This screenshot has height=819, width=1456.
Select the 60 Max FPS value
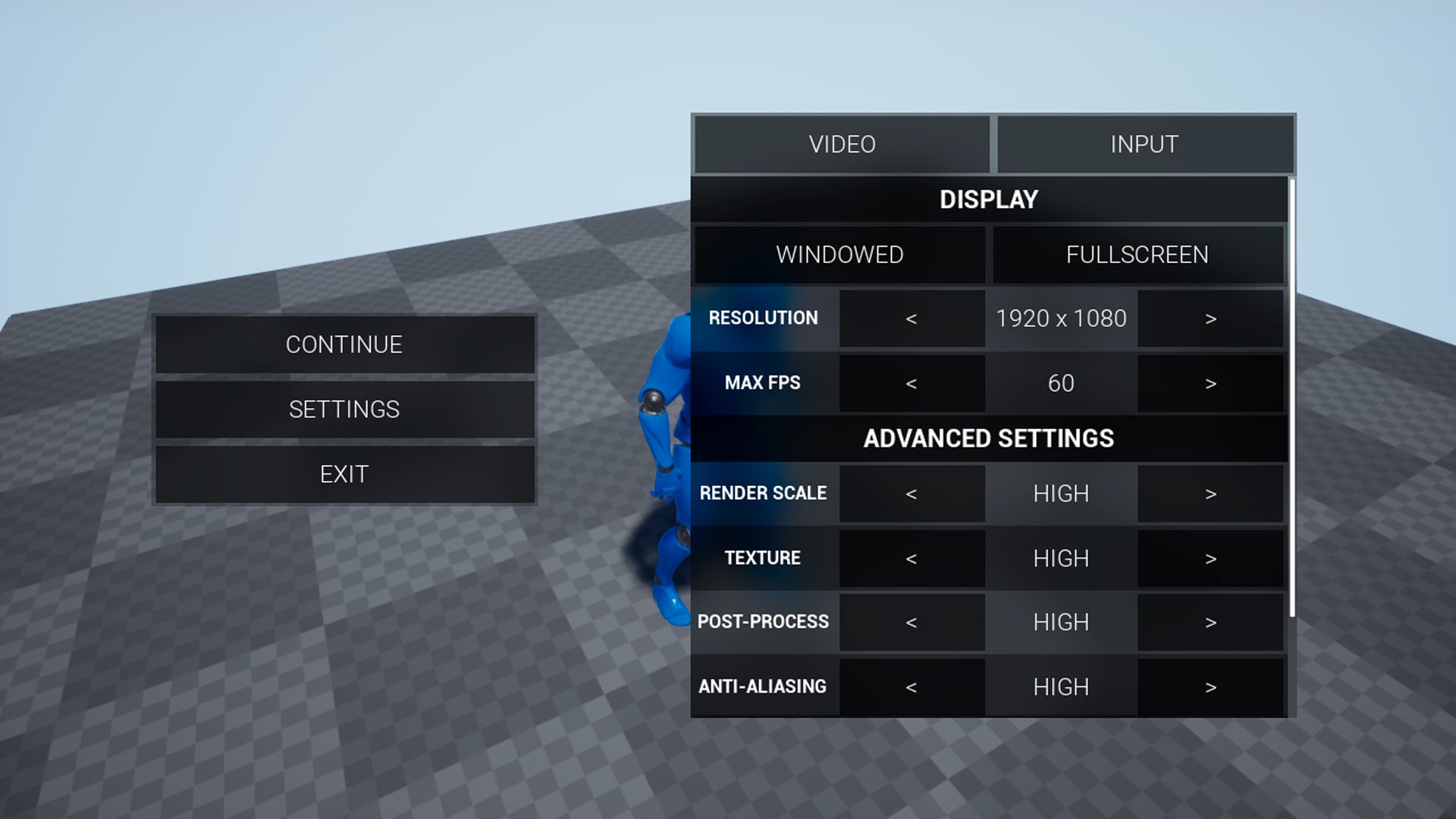(1061, 383)
